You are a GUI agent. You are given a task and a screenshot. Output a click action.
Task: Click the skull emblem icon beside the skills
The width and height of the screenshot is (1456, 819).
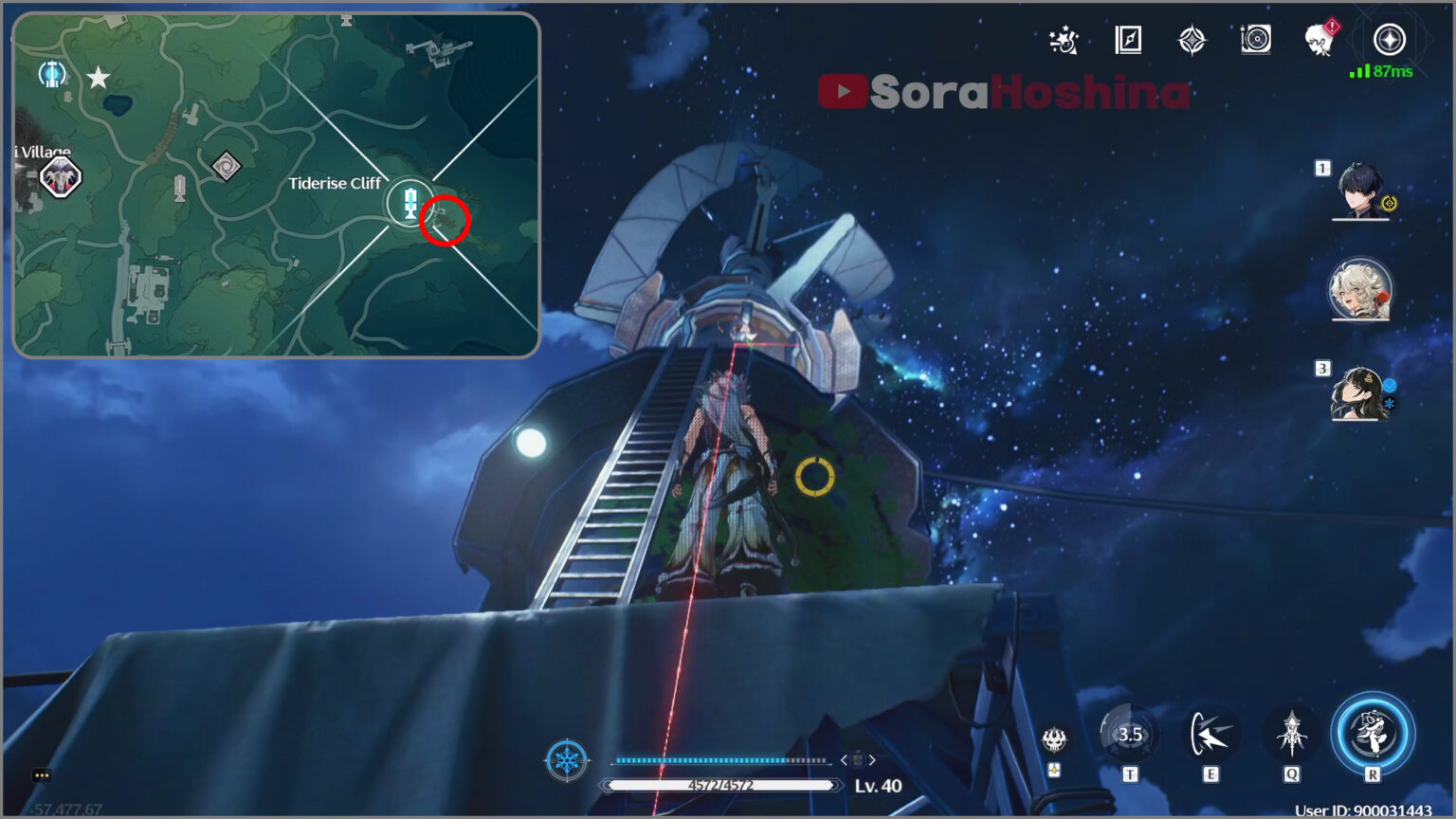tap(1054, 738)
